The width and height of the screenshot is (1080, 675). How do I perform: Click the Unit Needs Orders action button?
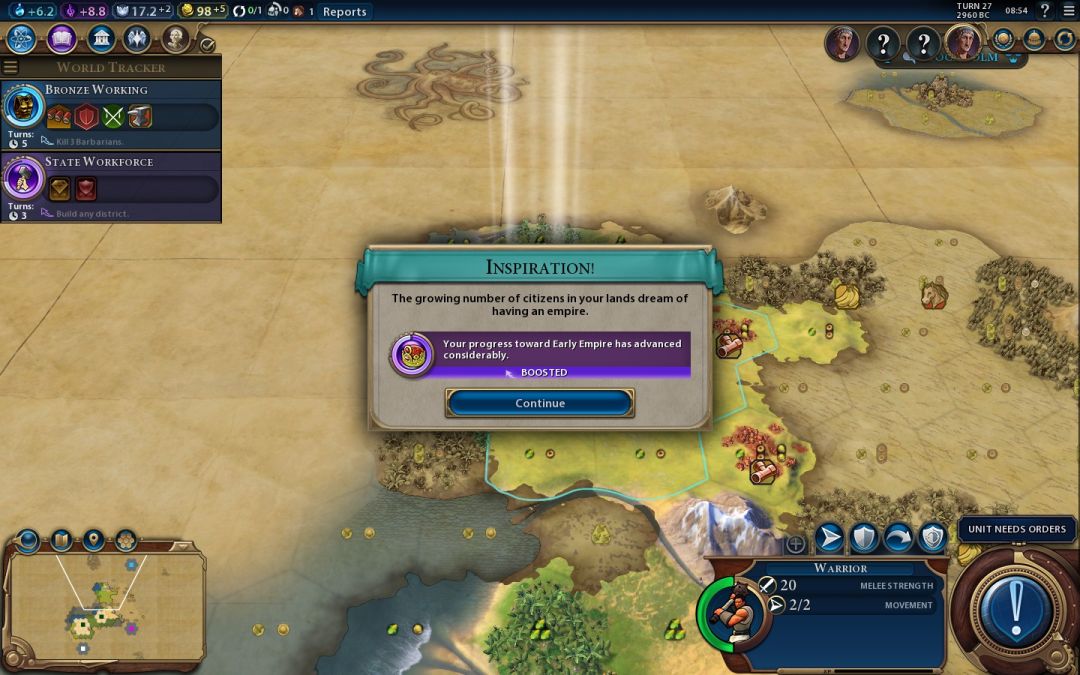click(x=1016, y=606)
